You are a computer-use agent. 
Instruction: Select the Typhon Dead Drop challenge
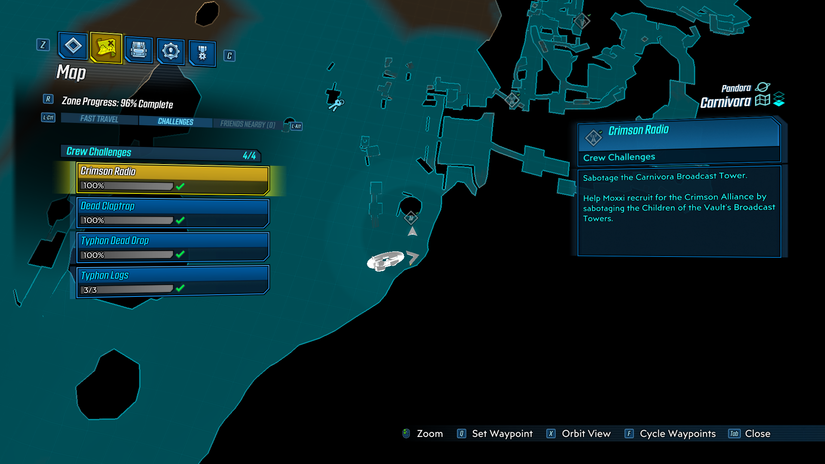173,246
